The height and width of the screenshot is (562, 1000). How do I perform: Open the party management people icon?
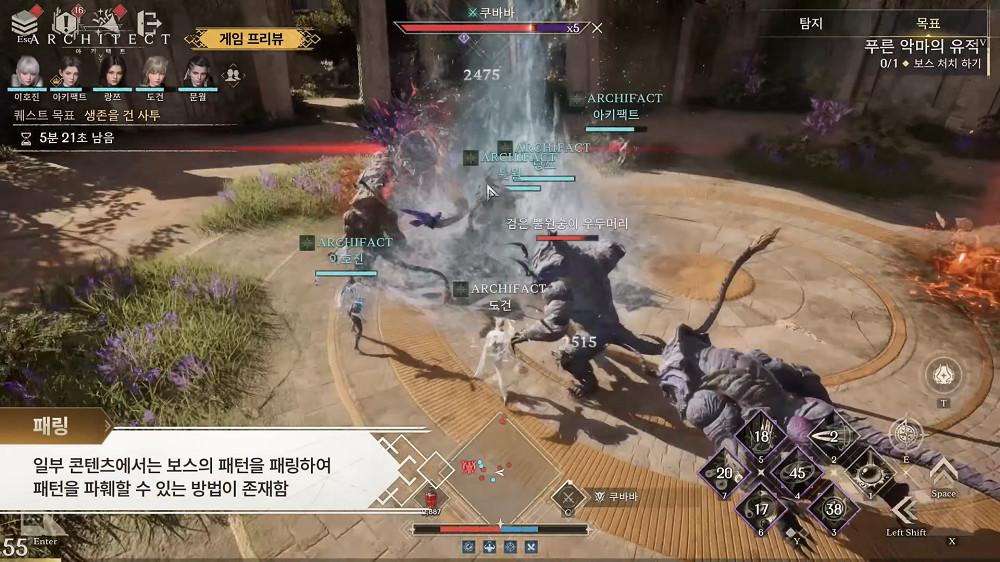click(233, 74)
